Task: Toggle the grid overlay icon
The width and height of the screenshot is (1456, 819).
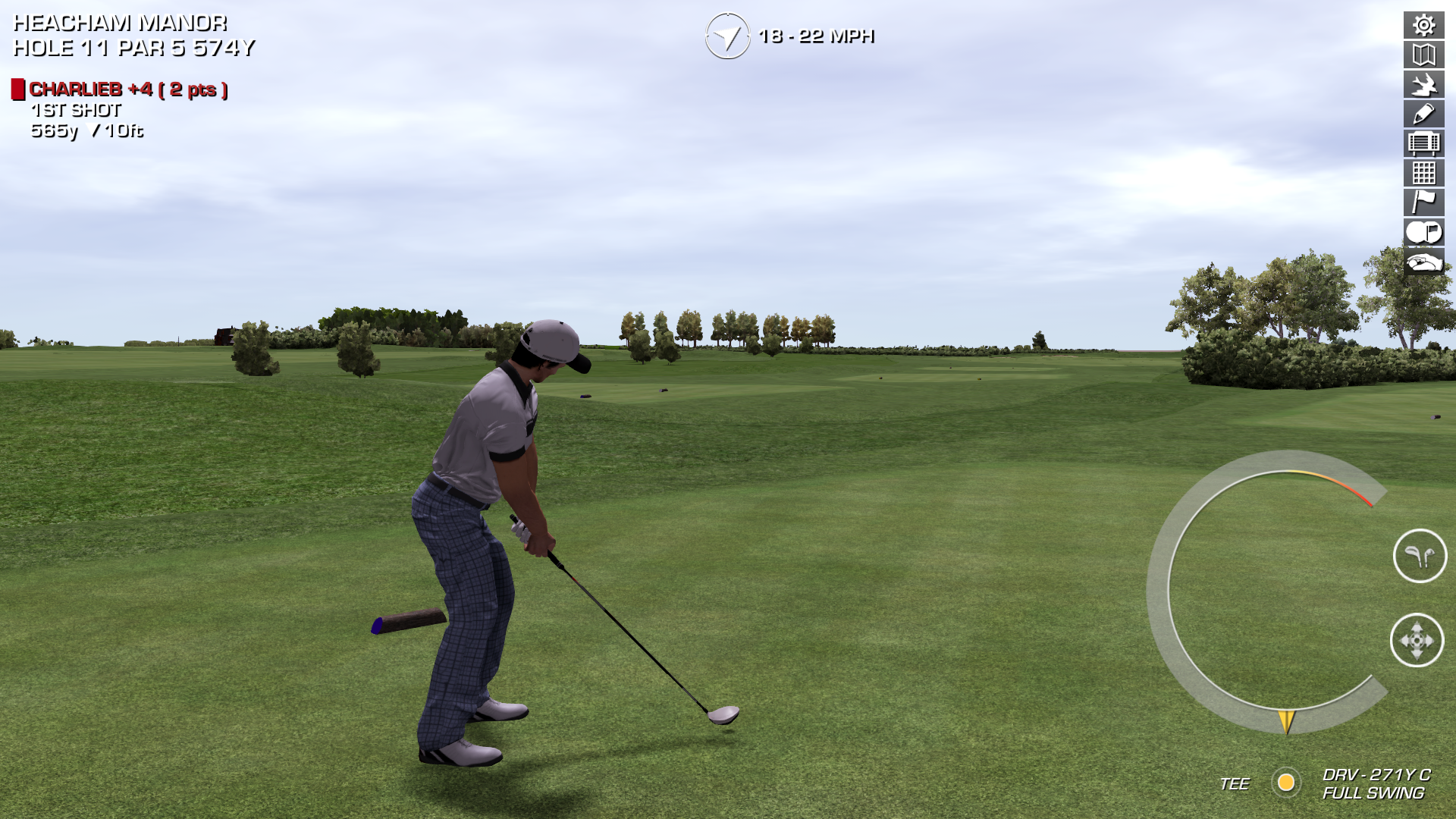Action: click(x=1423, y=173)
